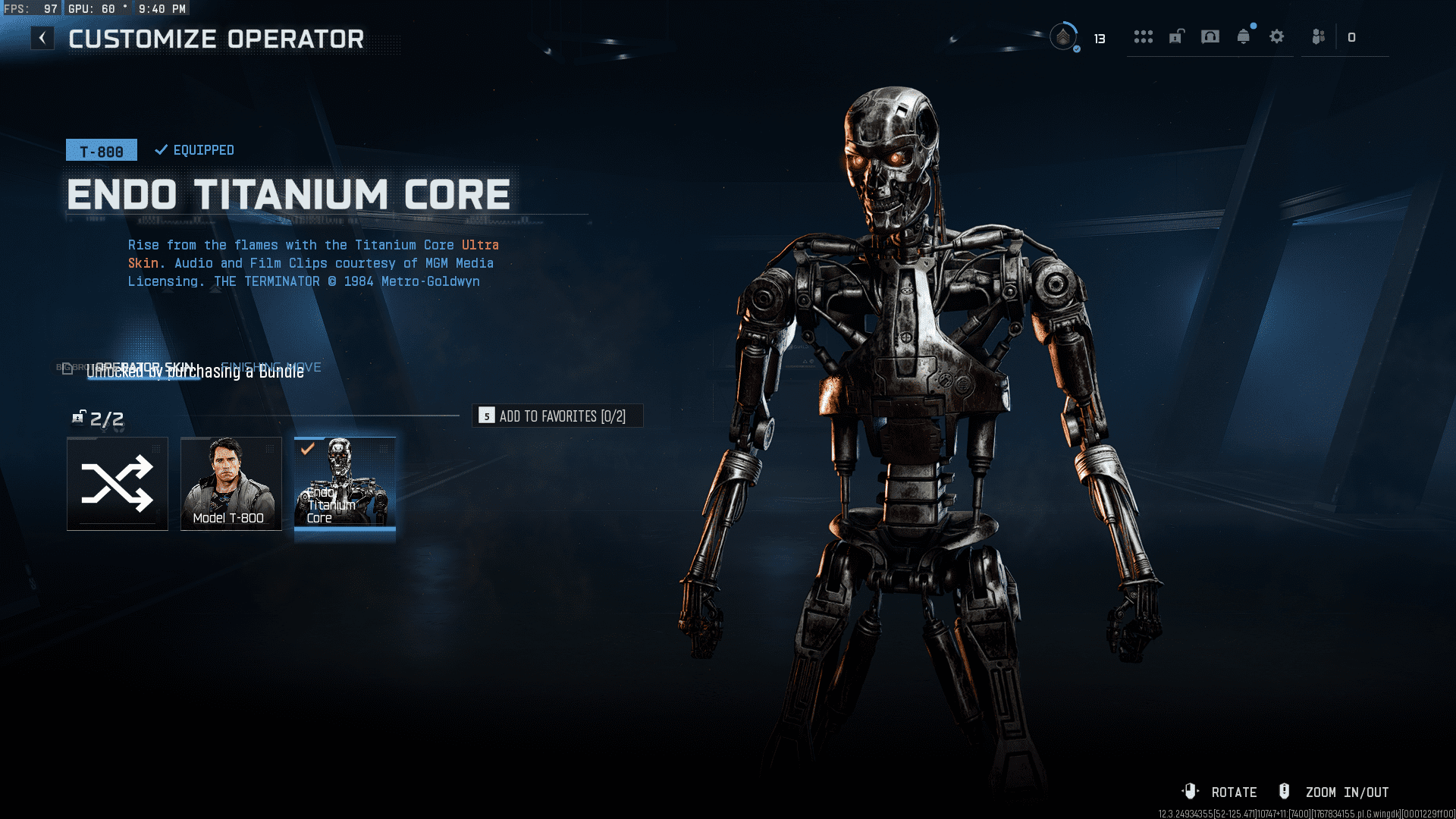Viewport: 1456px width, 819px height.
Task: Select the Model T-800 skin tile
Action: pyautogui.click(x=231, y=483)
